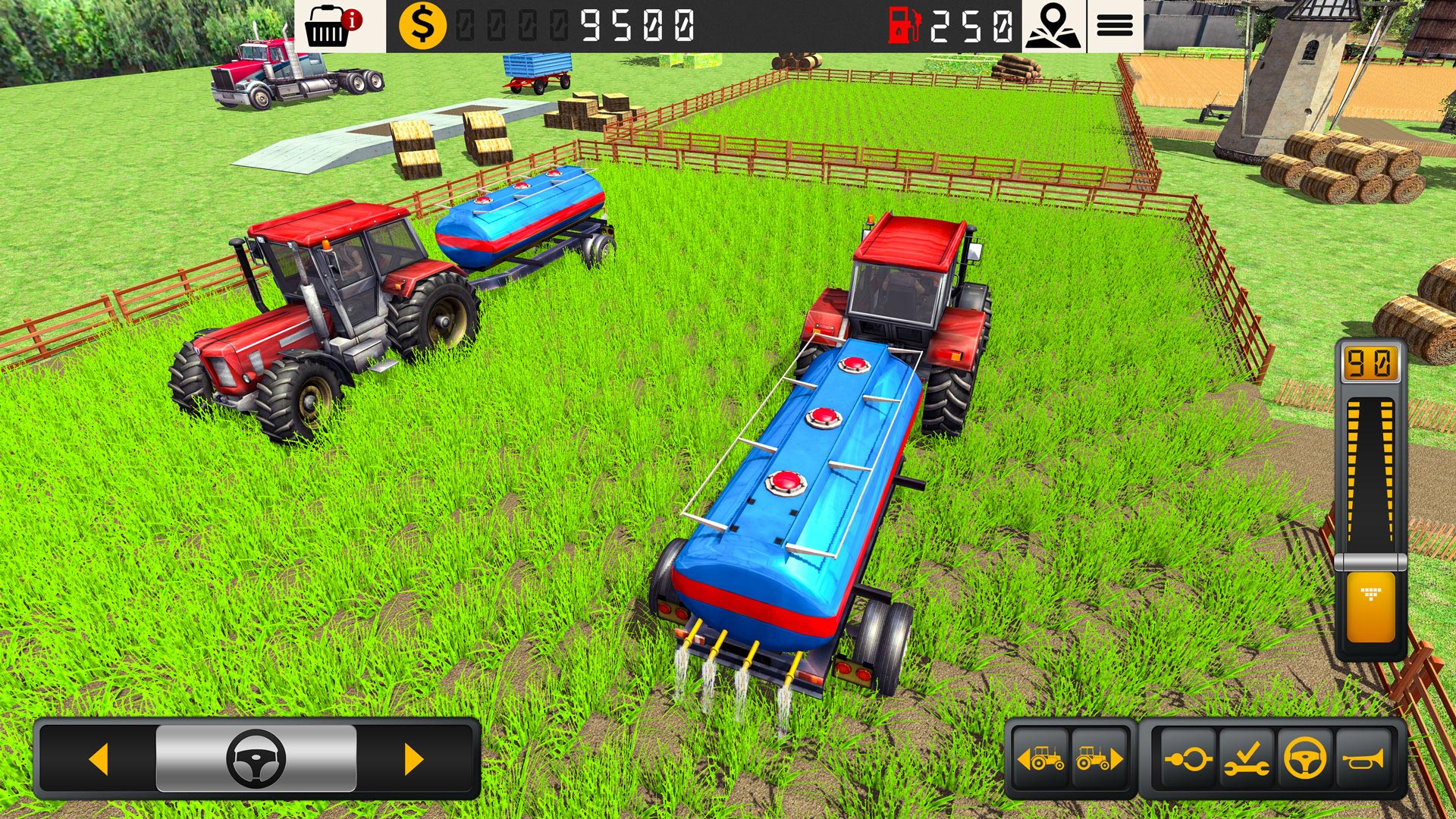The image size is (1456, 819).
Task: Tap the red fuel pump indicator
Action: pyautogui.click(x=902, y=25)
